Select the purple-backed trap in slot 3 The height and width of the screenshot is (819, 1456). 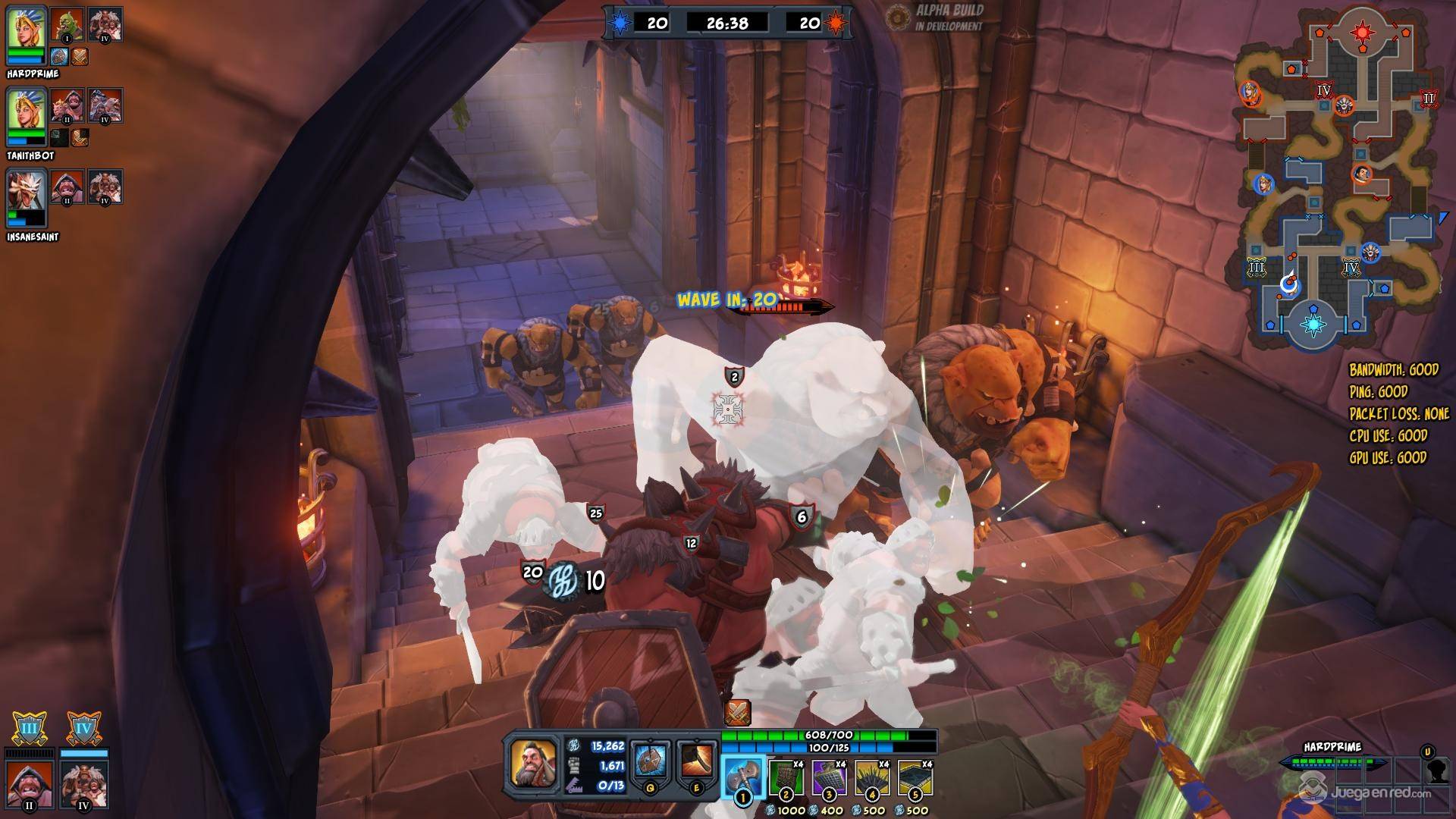829,777
